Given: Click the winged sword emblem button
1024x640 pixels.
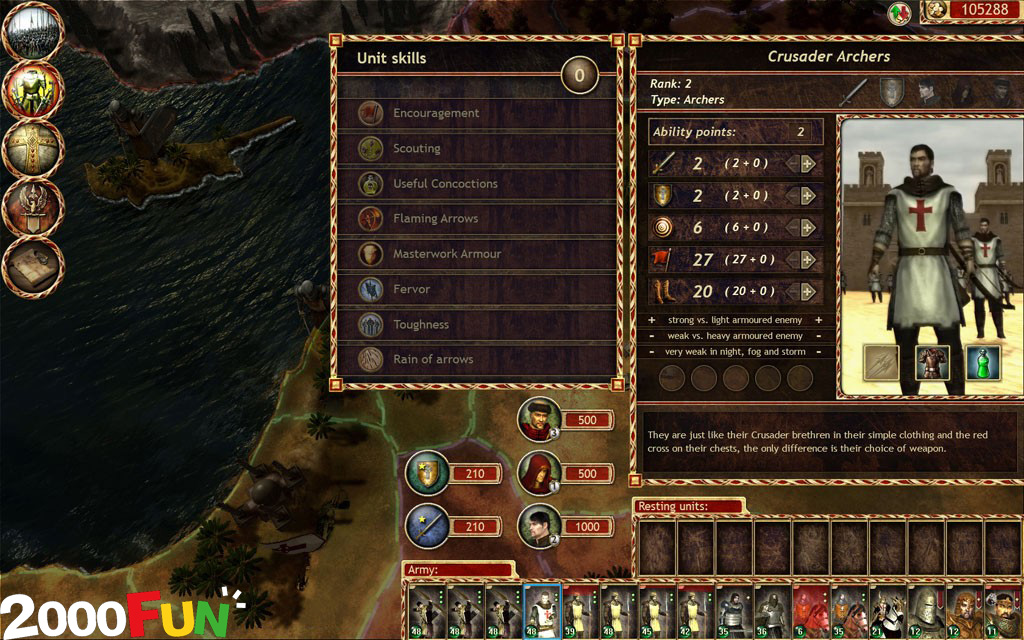Looking at the screenshot, I should click(34, 207).
